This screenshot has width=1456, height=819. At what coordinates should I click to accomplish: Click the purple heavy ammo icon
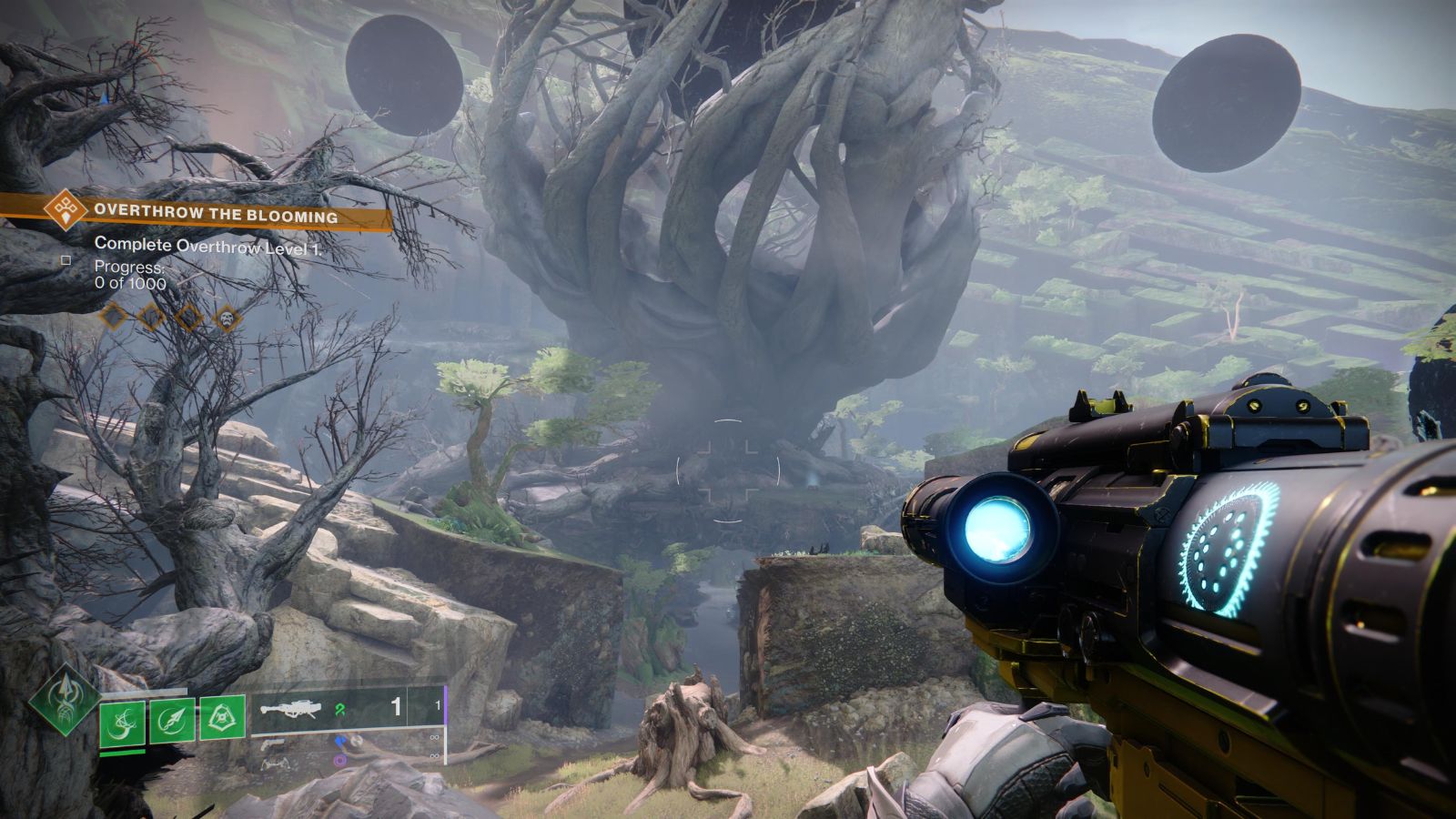coord(341,761)
